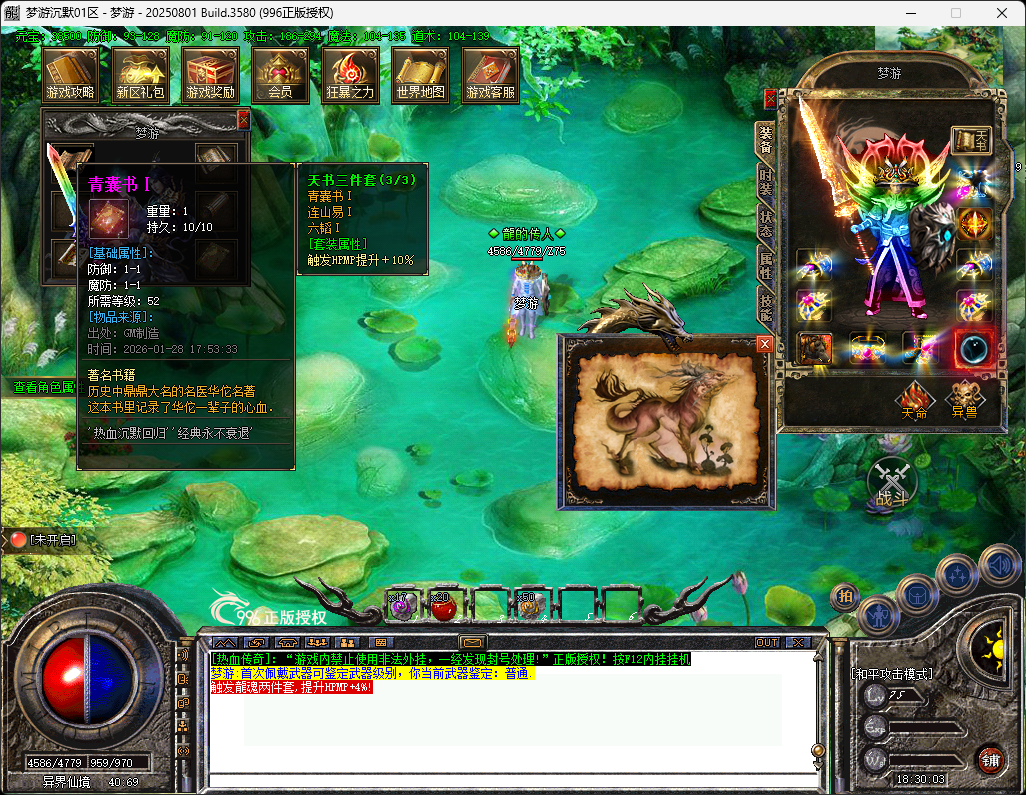The width and height of the screenshot is (1026, 795).
Task: Switch to the 状态 status tab
Action: 765,224
